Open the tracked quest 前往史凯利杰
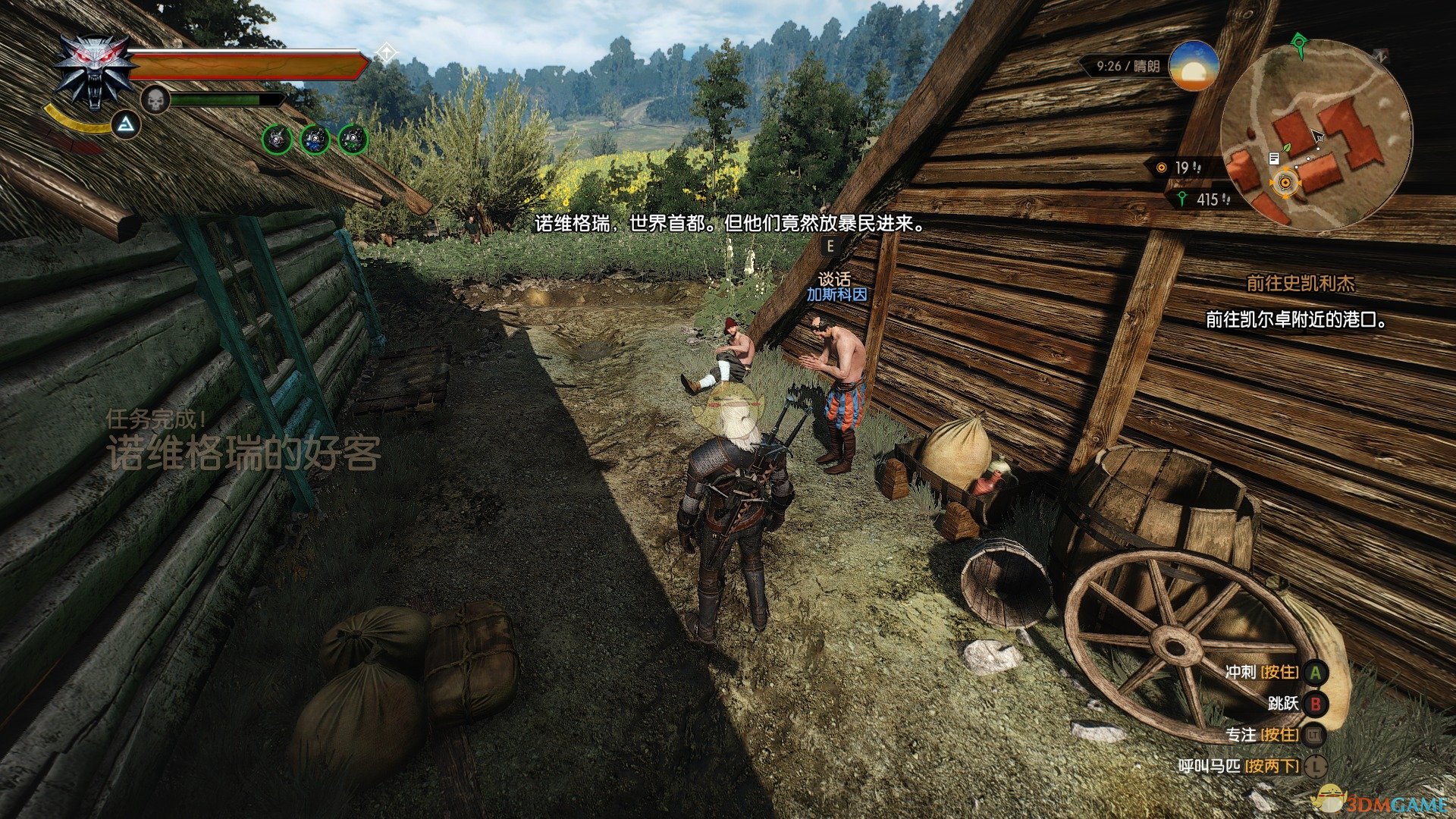This screenshot has height=819, width=1456. coord(1301,284)
